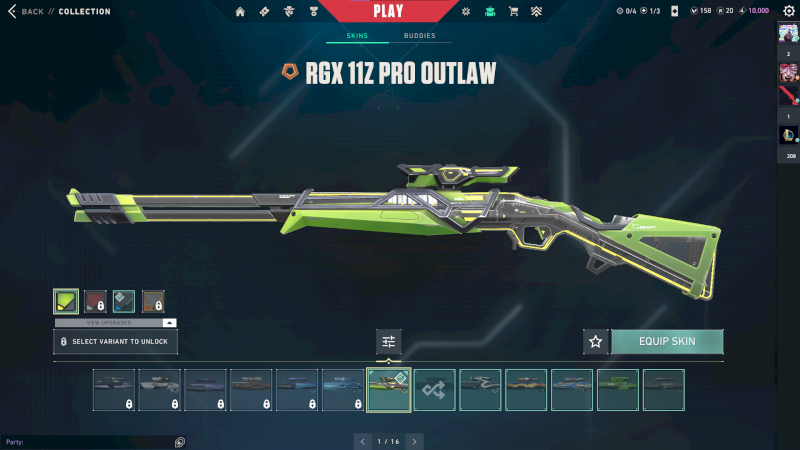Open the home icon in top navigation

click(240, 12)
